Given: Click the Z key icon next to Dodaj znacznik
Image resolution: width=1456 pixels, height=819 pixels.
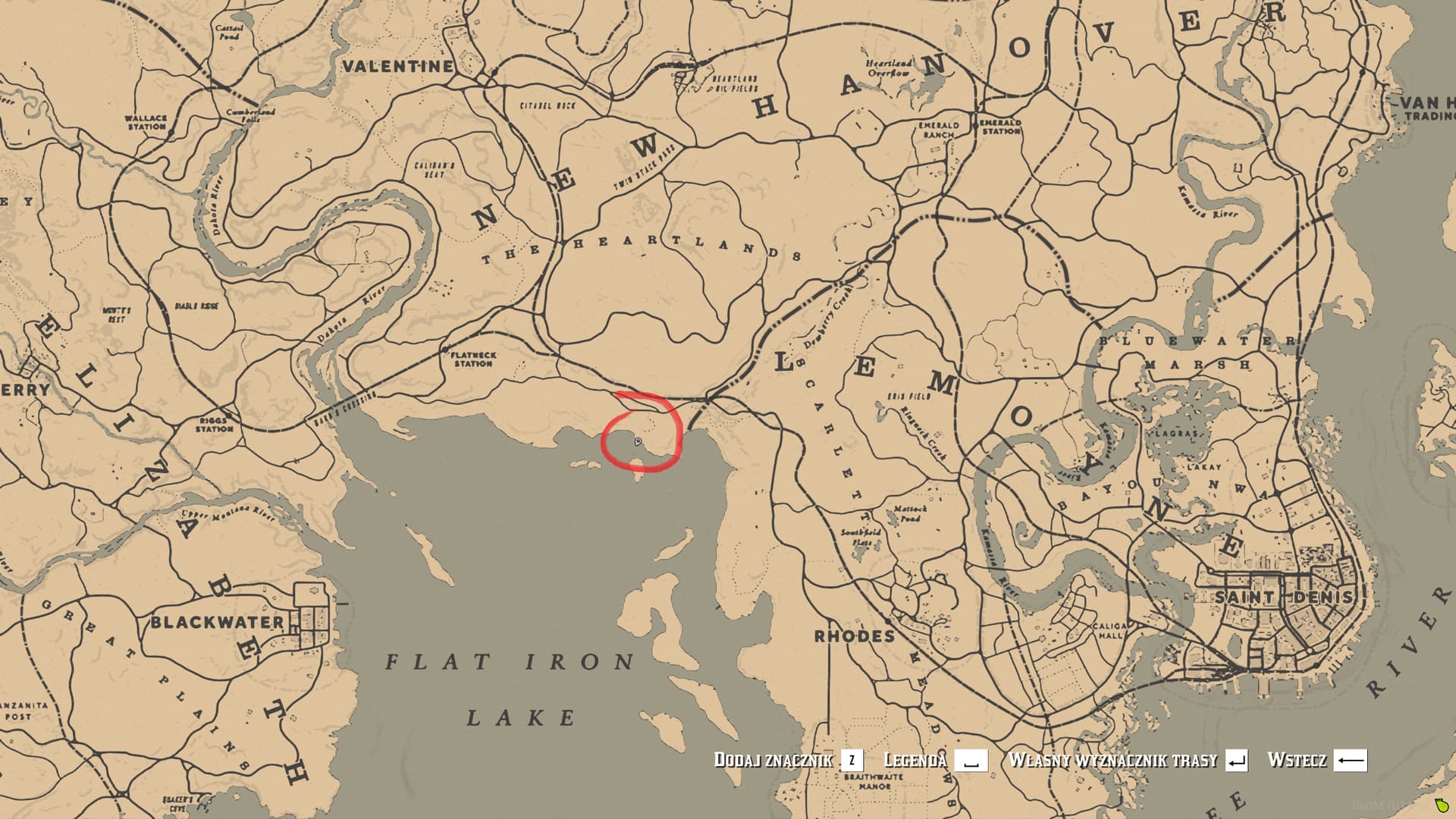Looking at the screenshot, I should pyautogui.click(x=852, y=761).
